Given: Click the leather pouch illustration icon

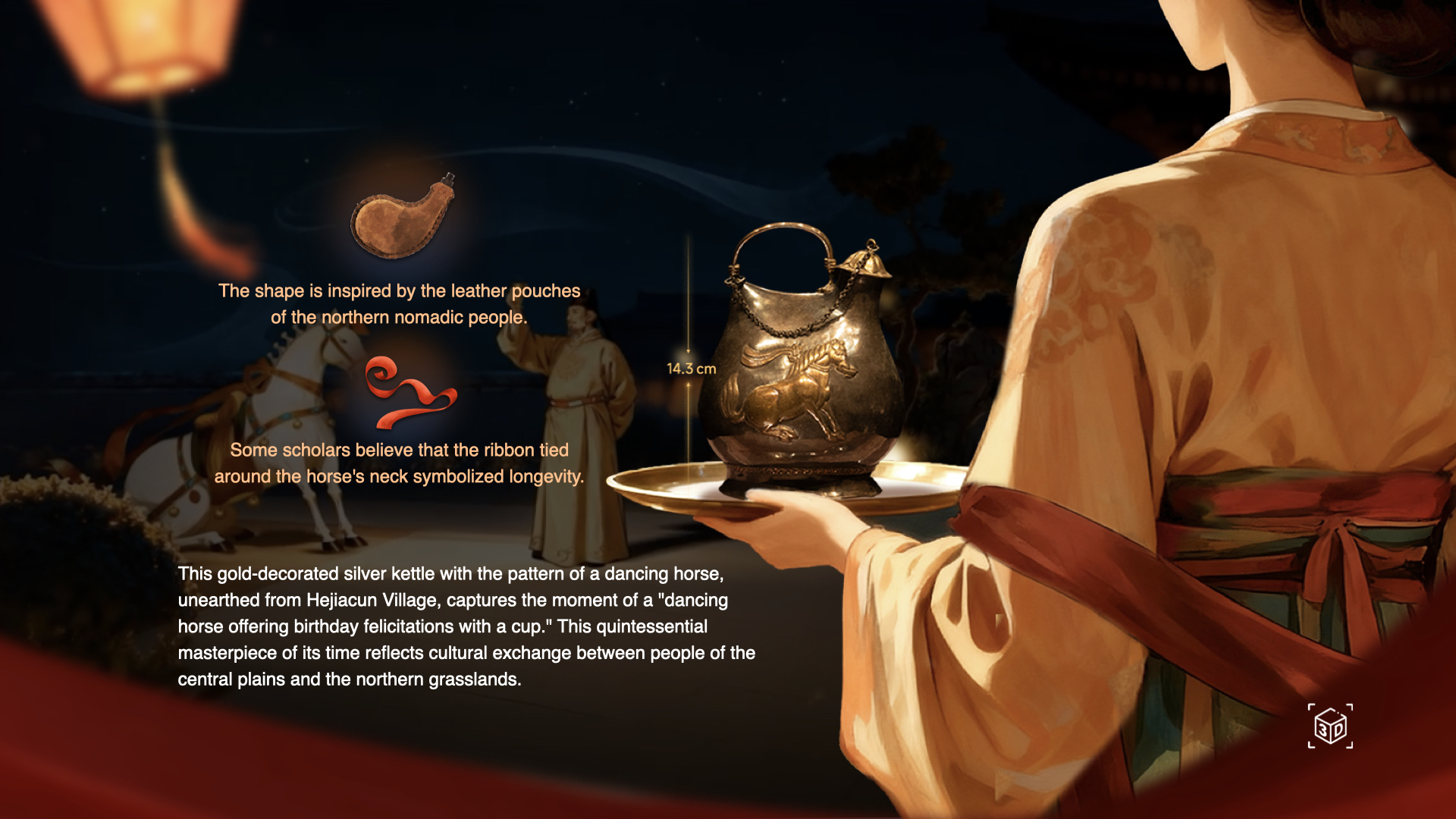Looking at the screenshot, I should click(x=402, y=224).
